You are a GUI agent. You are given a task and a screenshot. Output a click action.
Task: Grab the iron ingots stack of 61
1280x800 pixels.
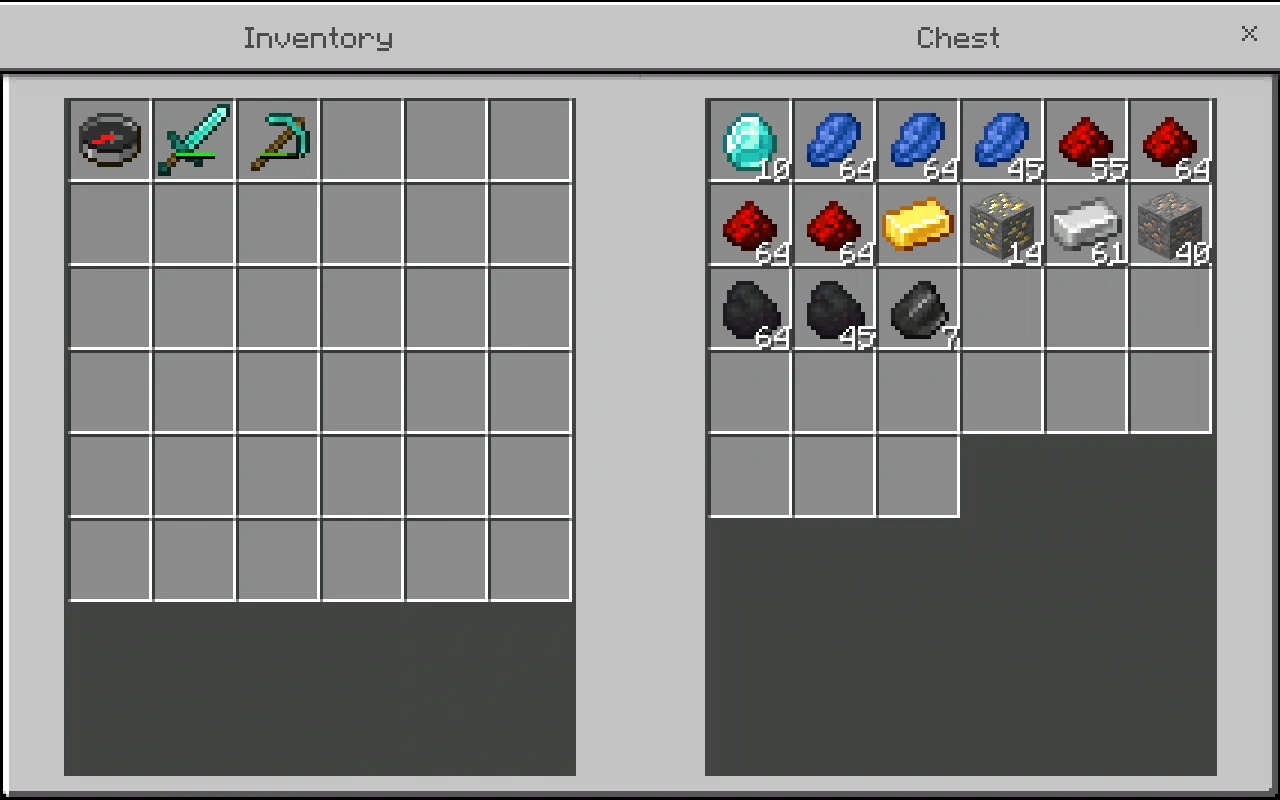tap(1088, 224)
